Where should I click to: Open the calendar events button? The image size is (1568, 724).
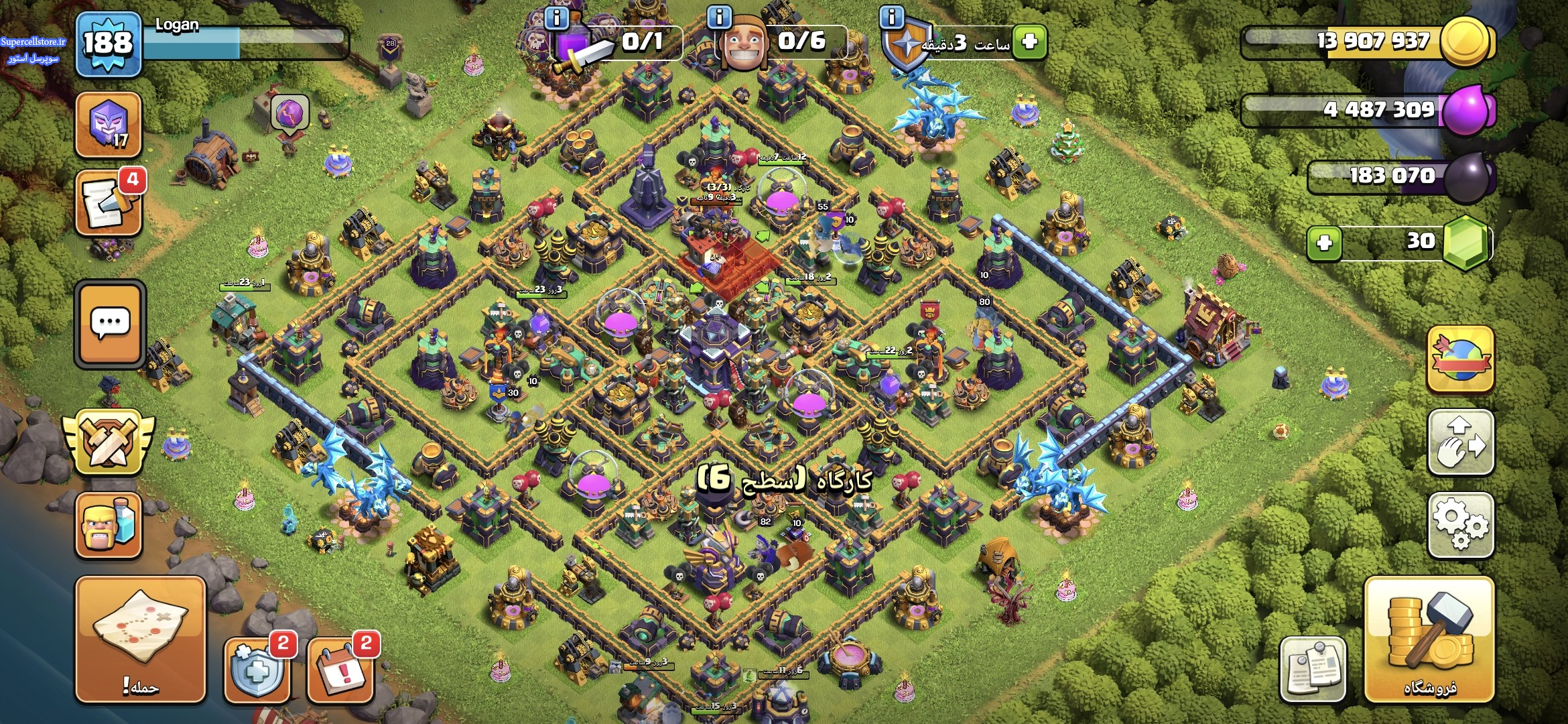(340, 669)
